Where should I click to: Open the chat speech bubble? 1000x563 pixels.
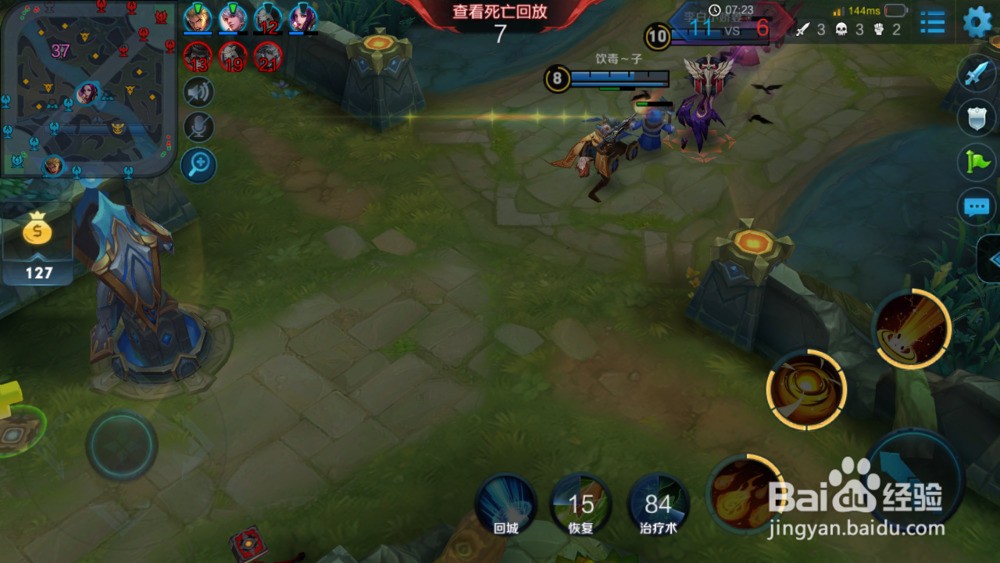tap(976, 207)
